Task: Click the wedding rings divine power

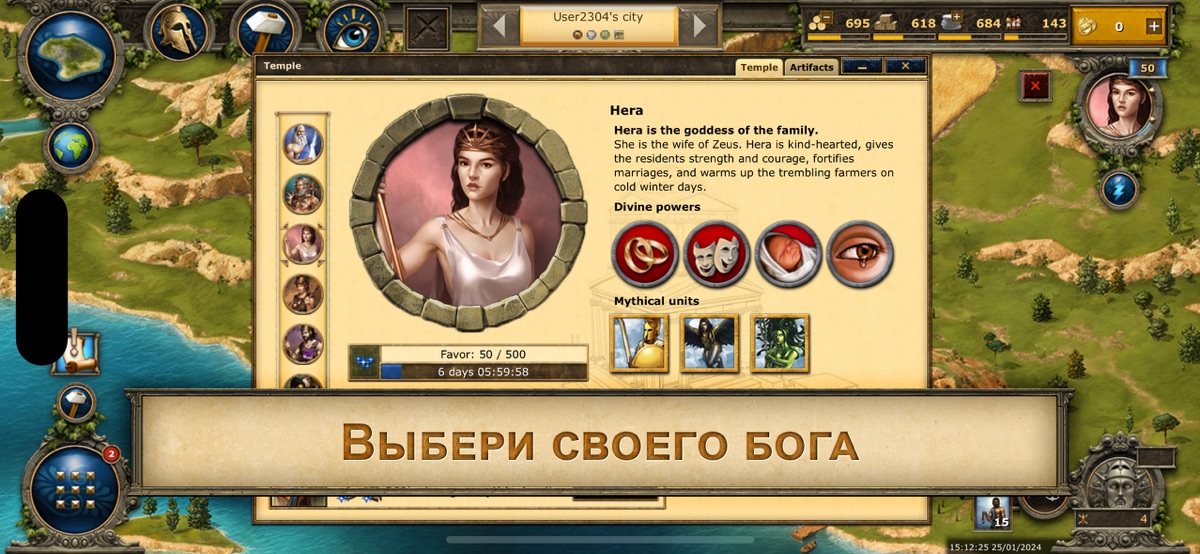Action: click(x=645, y=254)
